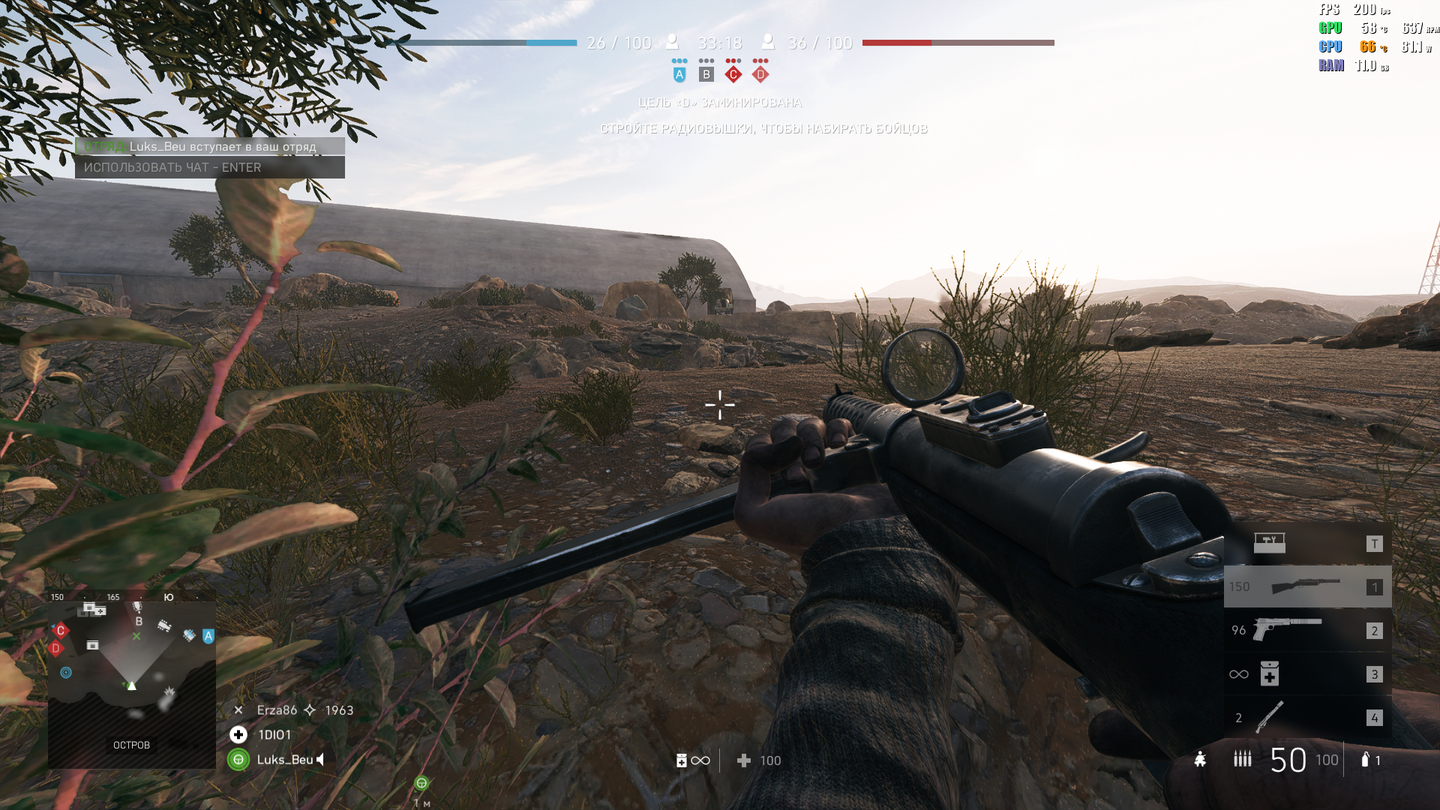Select squad member Erza86
This screenshot has height=810, width=1440.
point(278,710)
